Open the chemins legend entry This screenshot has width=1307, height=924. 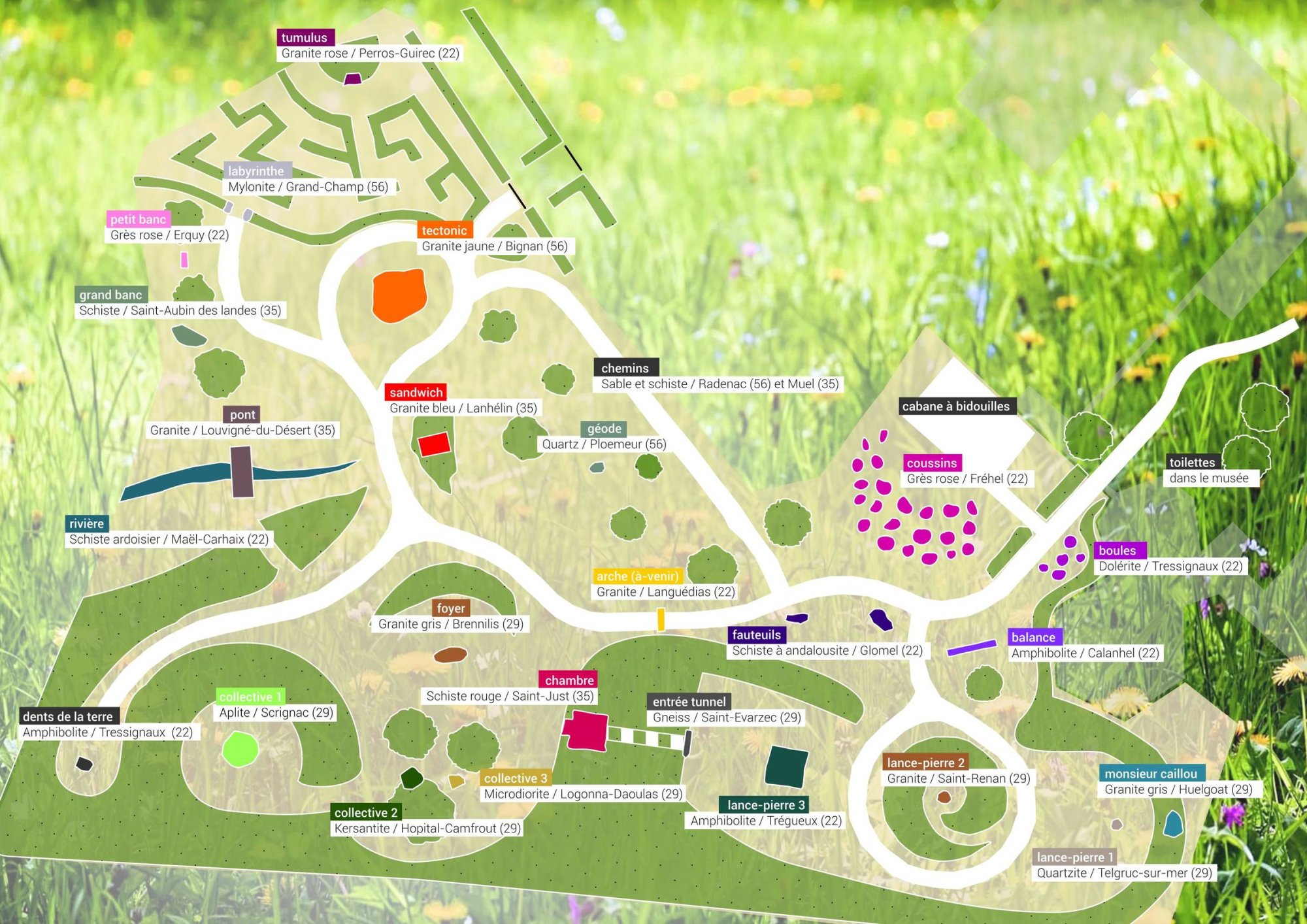click(625, 368)
